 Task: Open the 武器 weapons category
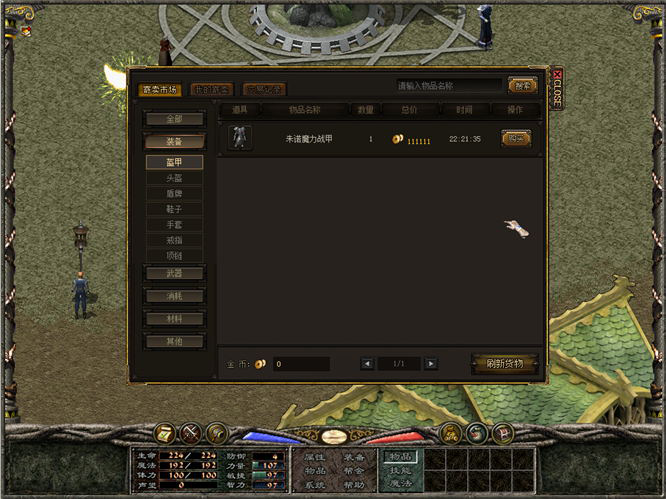175,273
